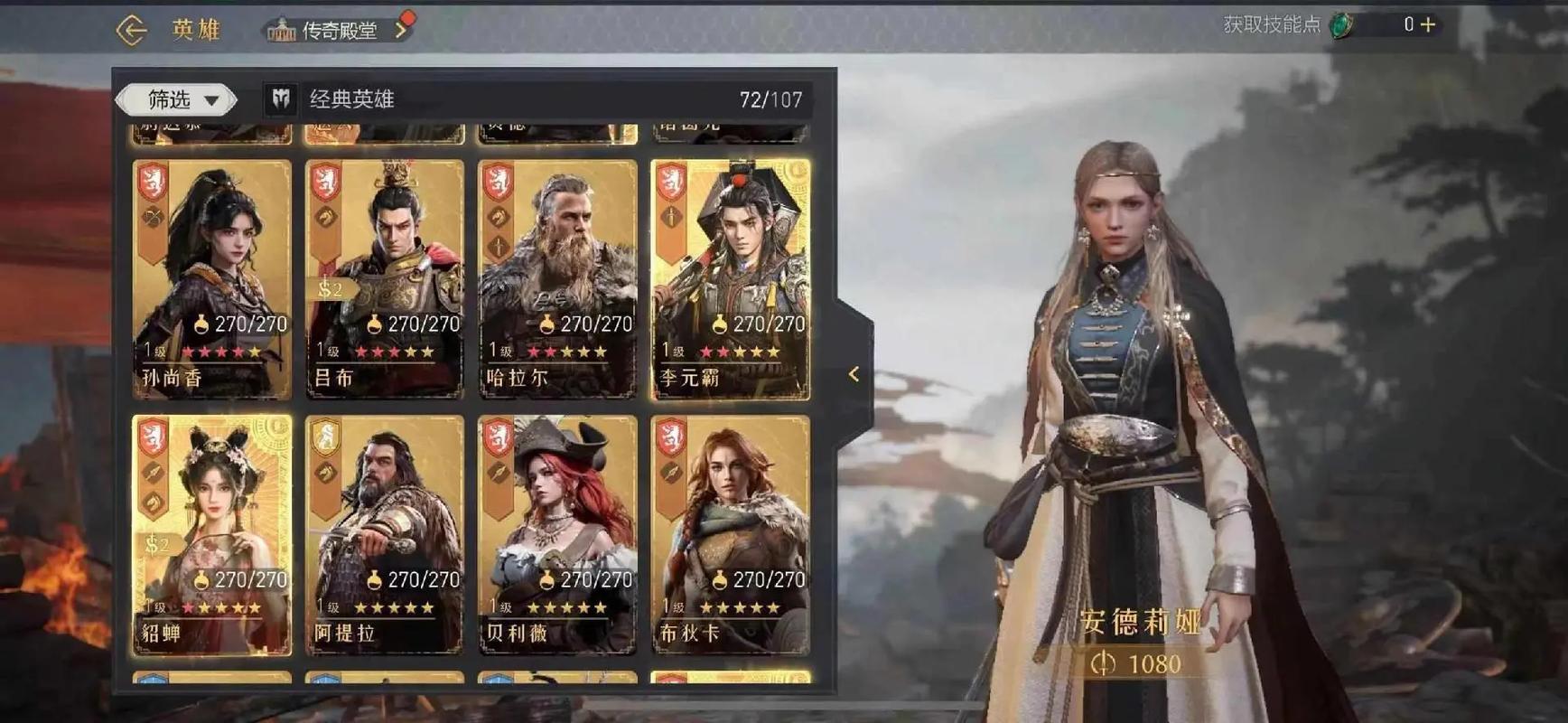This screenshot has height=723, width=1568.
Task: Open the 传奇殿堂 legend hall
Action: pyautogui.click(x=338, y=31)
